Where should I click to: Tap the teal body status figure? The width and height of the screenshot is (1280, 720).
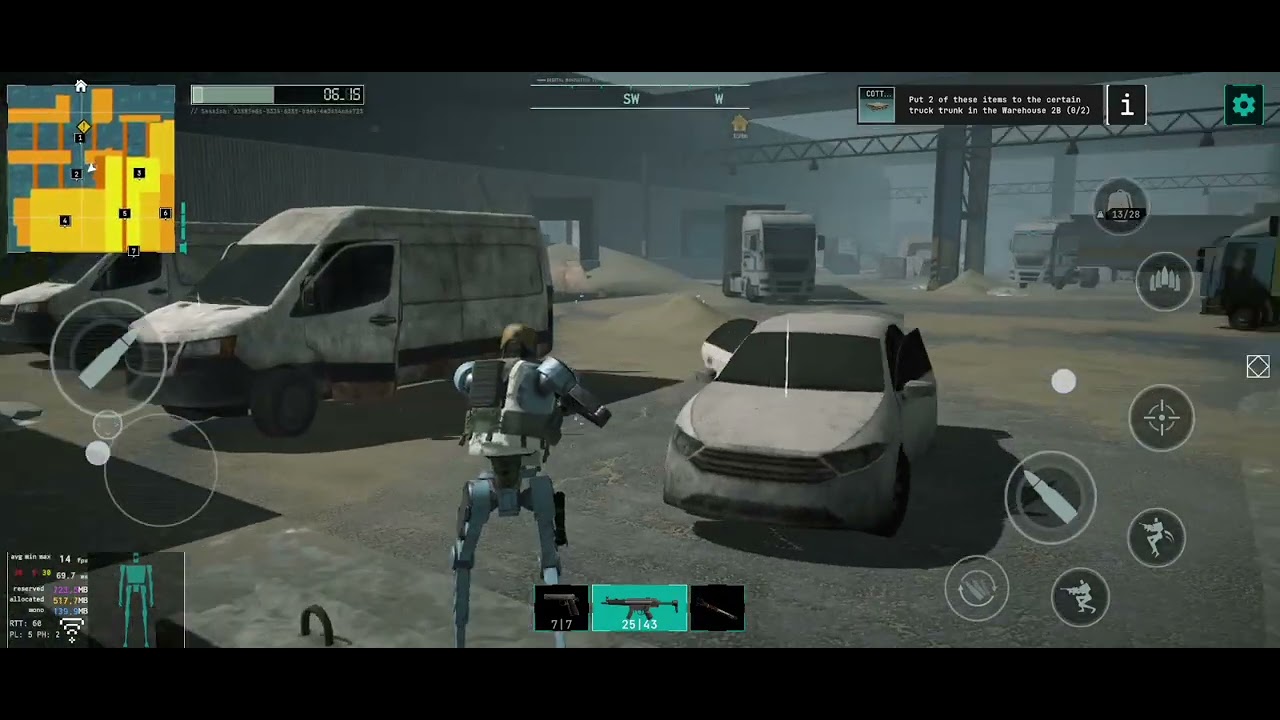136,600
